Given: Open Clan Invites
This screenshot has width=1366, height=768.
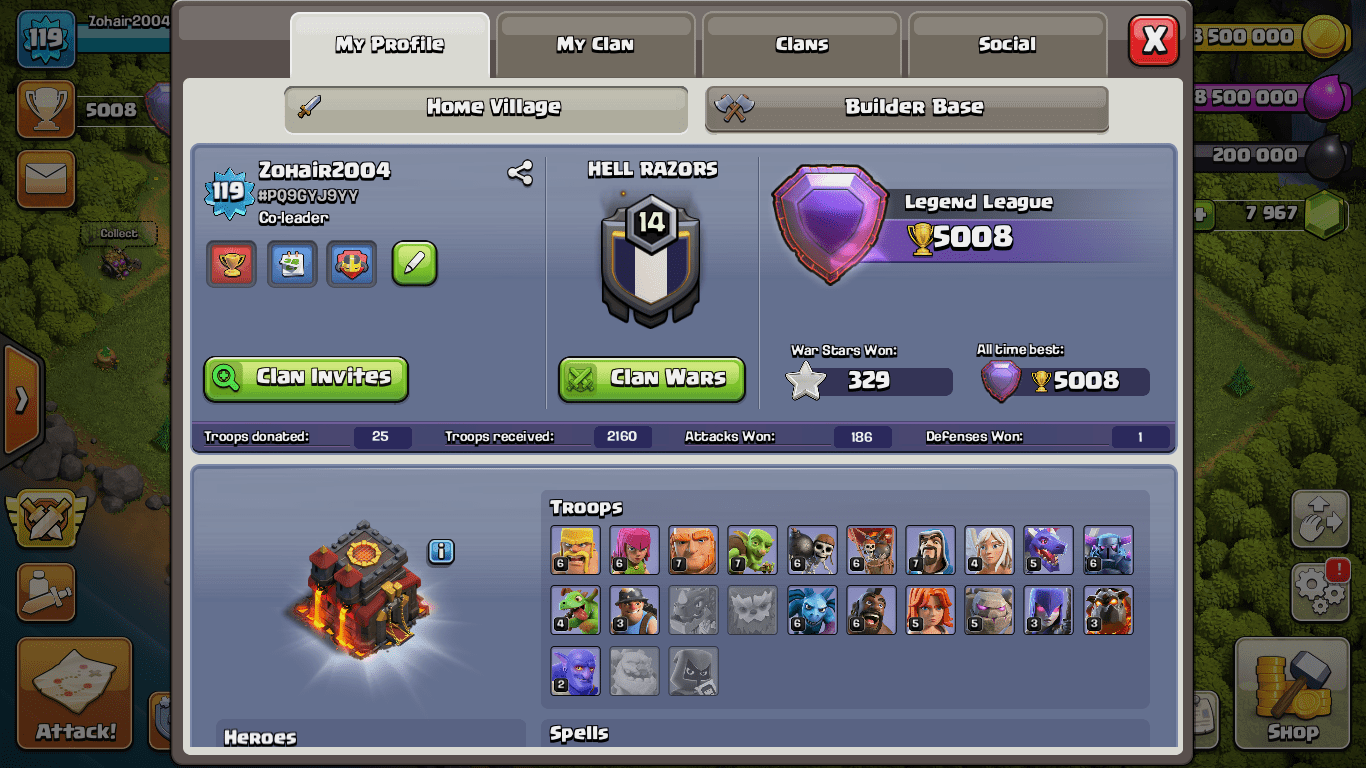Looking at the screenshot, I should point(306,378).
